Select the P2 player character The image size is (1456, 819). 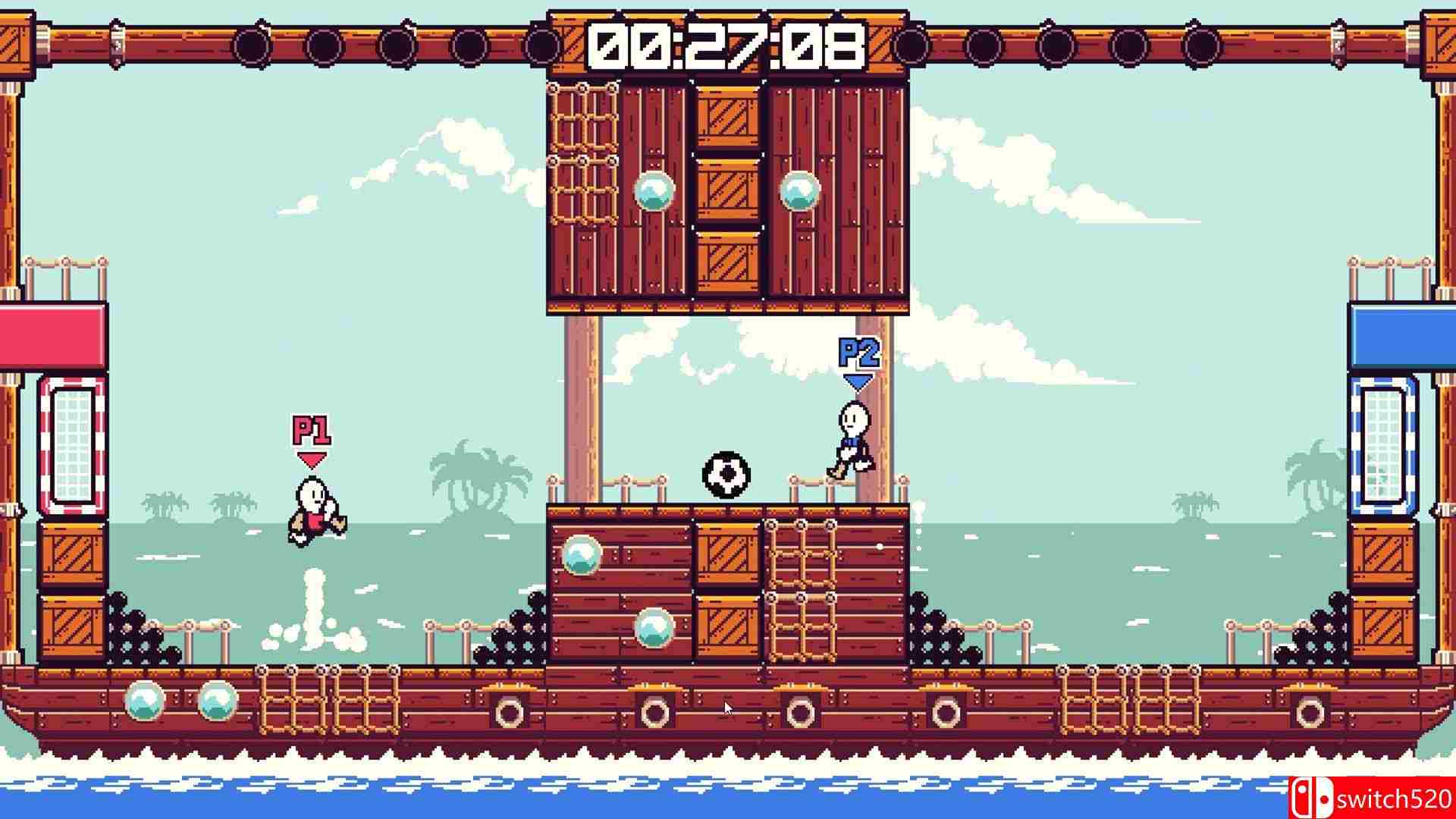(x=853, y=440)
